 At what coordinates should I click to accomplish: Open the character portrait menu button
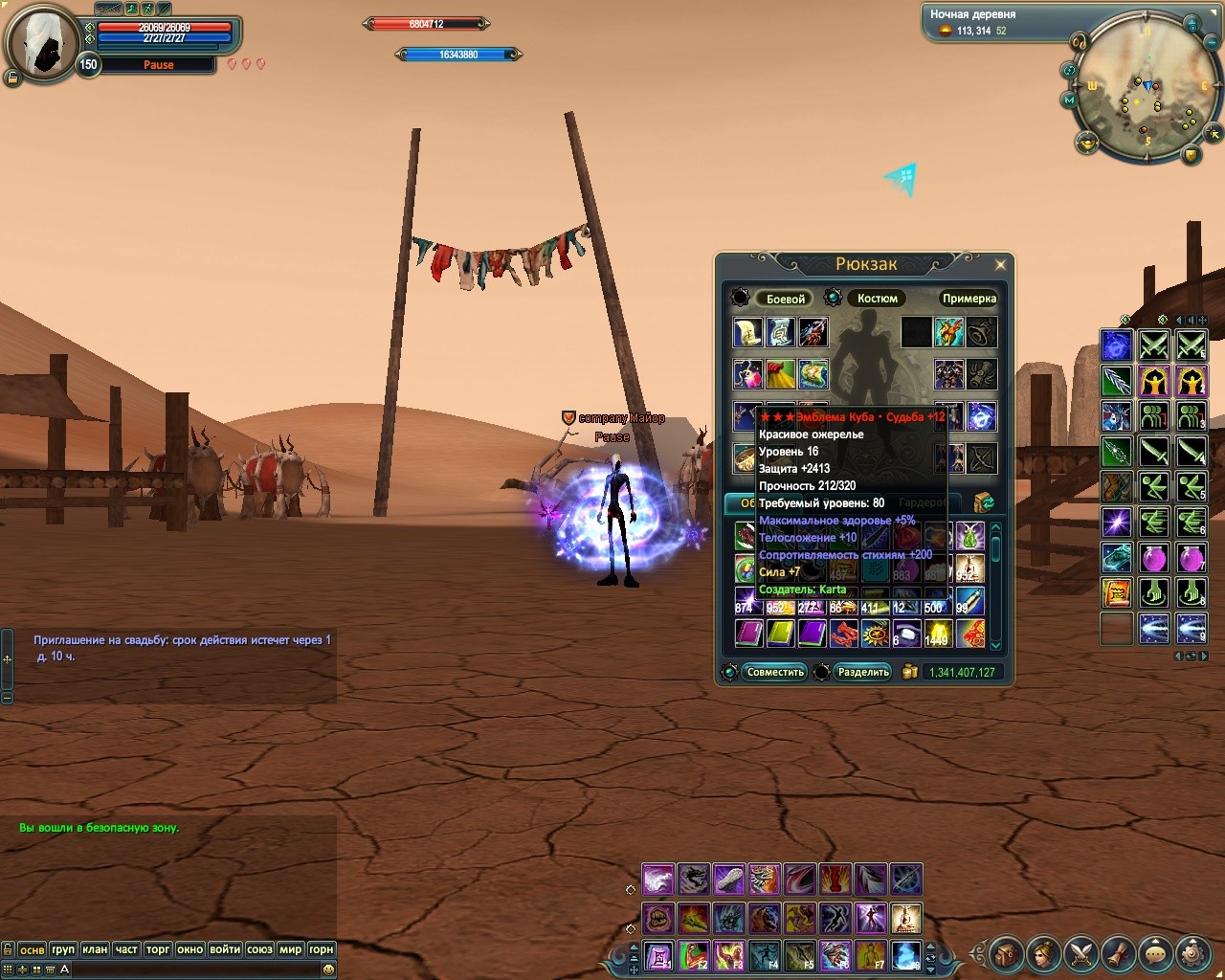coord(1042,952)
